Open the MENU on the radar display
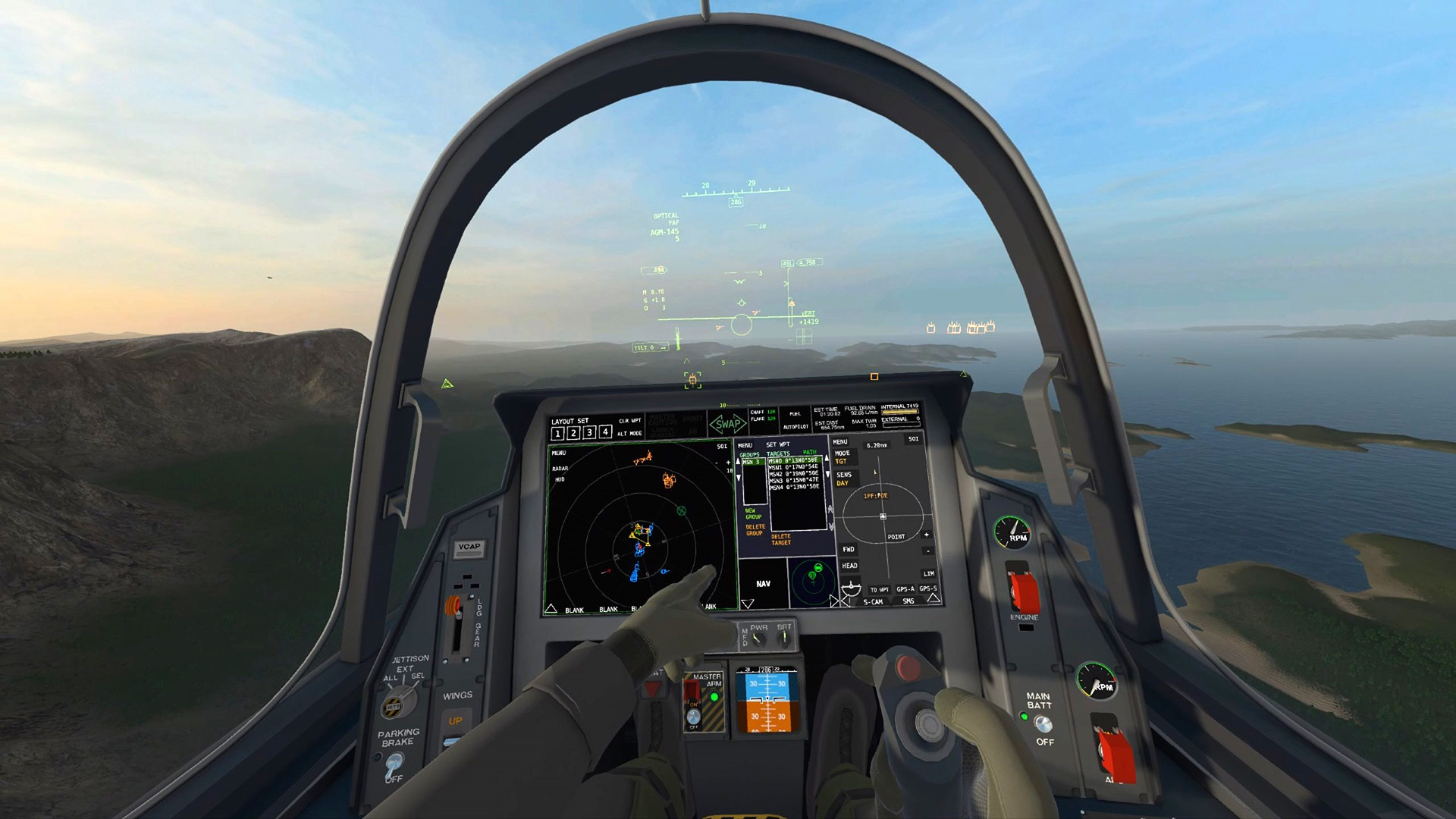This screenshot has width=1456, height=819. [x=558, y=453]
